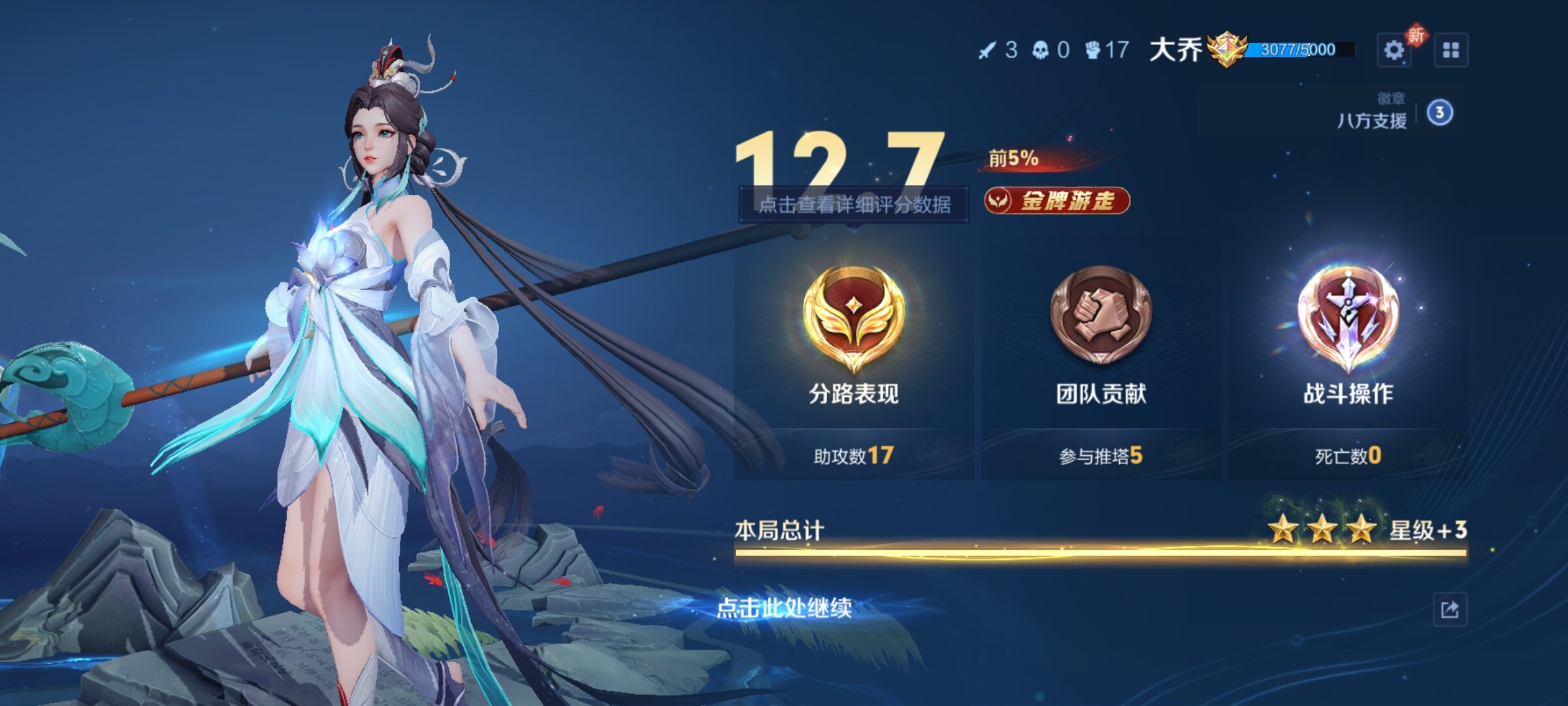Select the 战斗操作 medal card

(x=1348, y=360)
